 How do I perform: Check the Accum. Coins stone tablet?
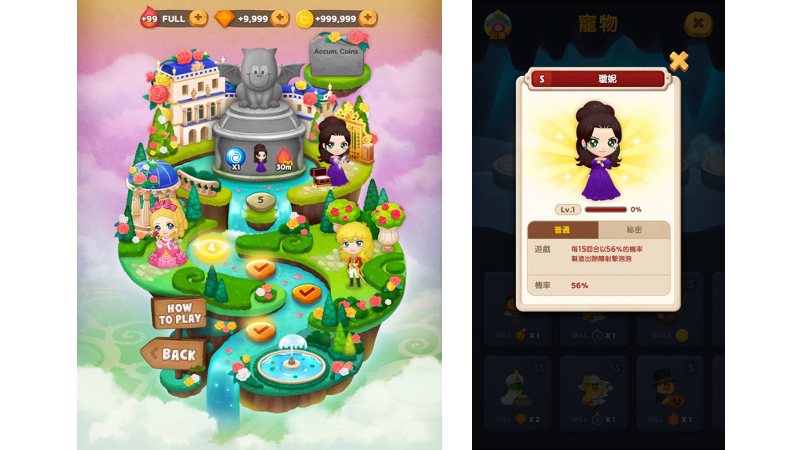(335, 53)
